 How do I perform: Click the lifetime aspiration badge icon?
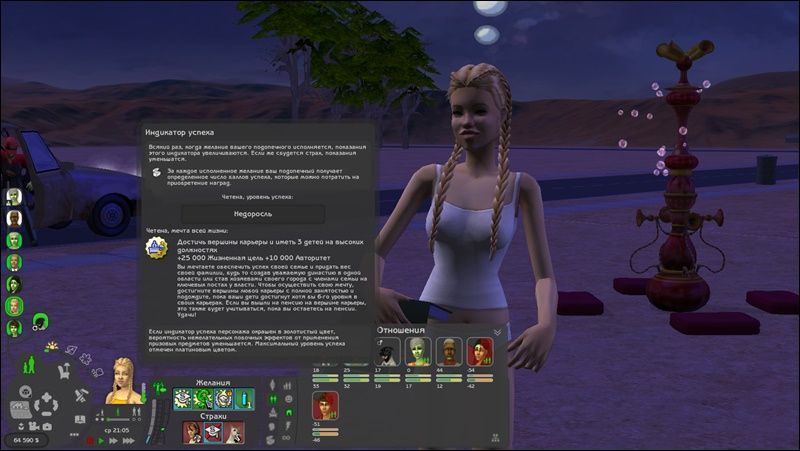pyautogui.click(x=156, y=247)
